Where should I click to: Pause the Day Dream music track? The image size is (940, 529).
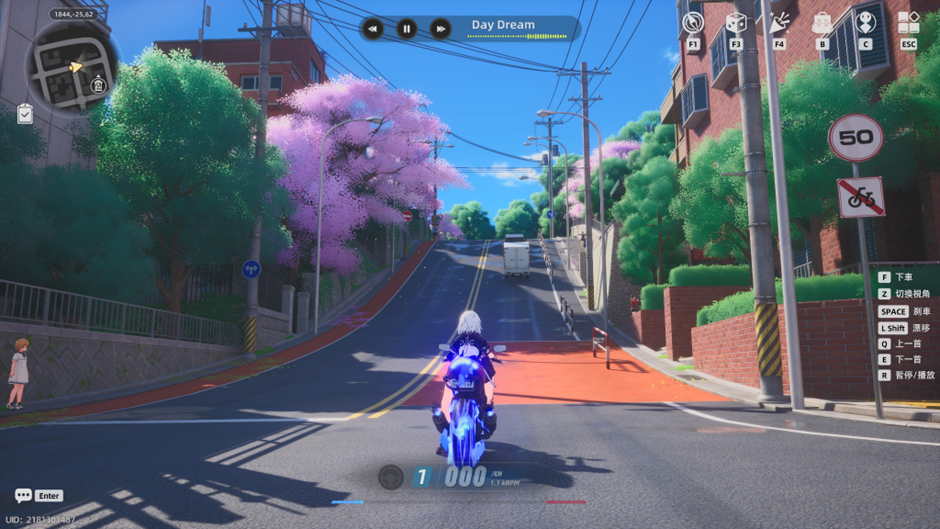tap(407, 29)
